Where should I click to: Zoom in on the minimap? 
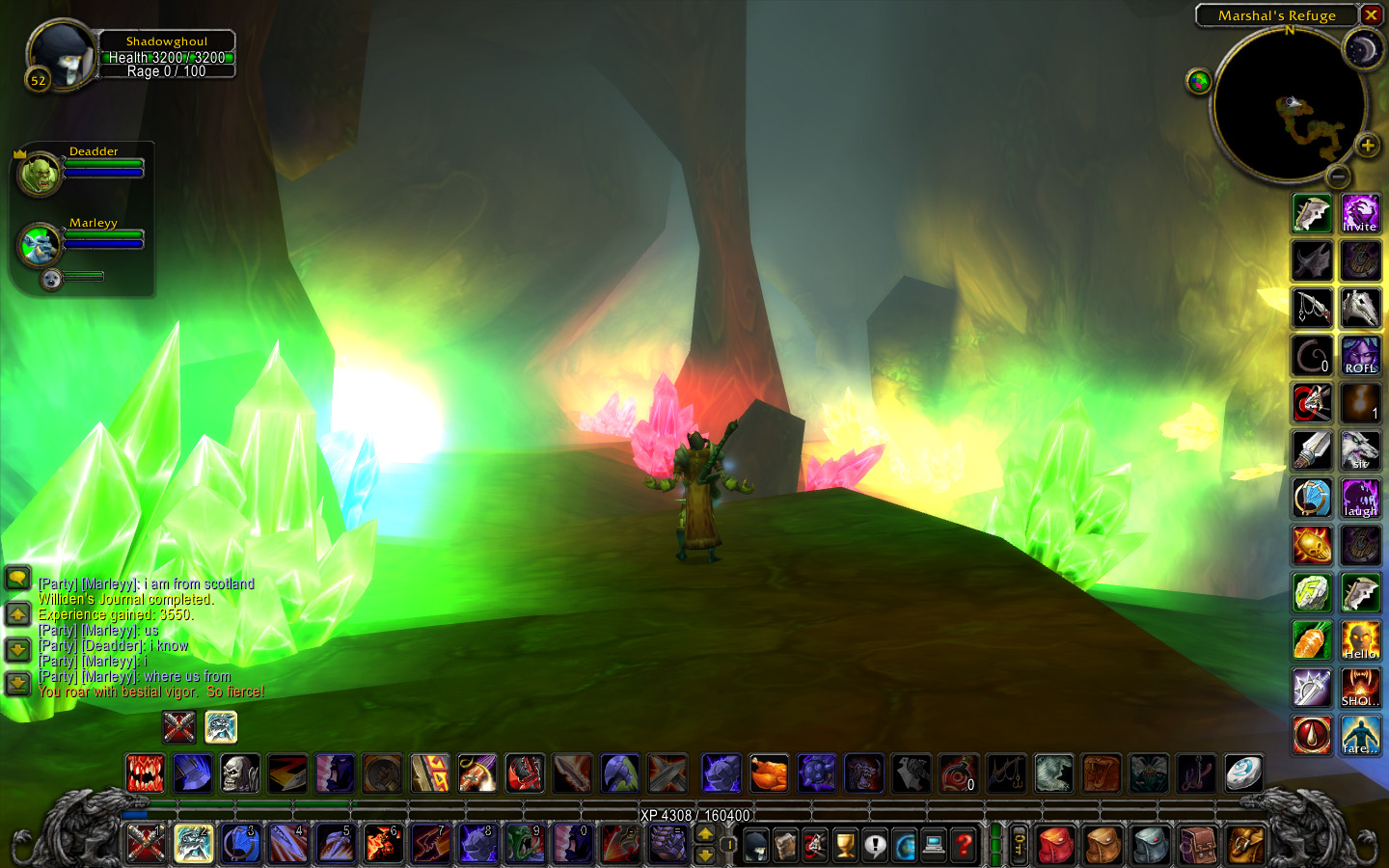click(1367, 146)
